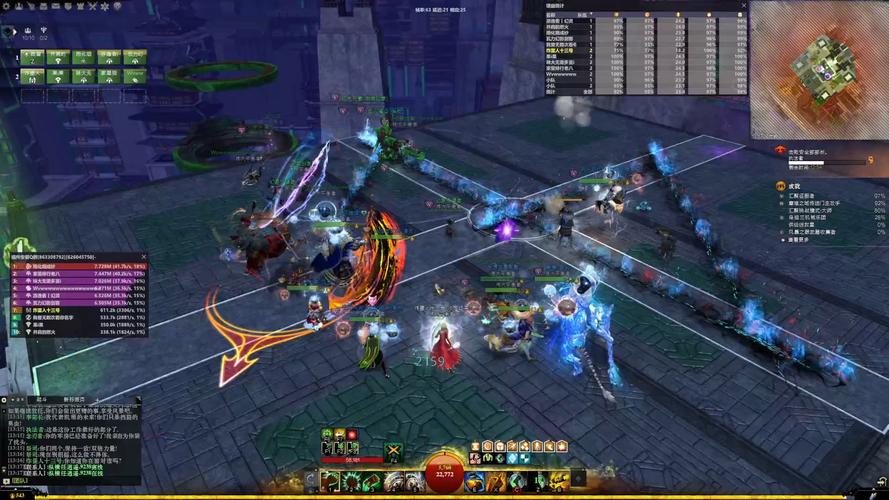This screenshot has width=889, height=500.
Task: Select the first squad member in subgroup 1
Action: [x=34, y=56]
